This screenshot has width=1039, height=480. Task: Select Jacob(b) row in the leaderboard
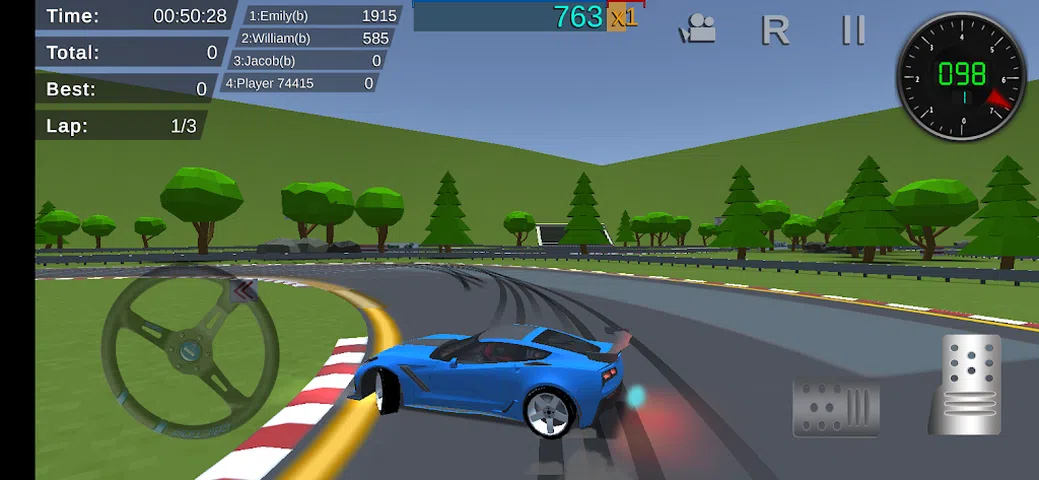[307, 61]
